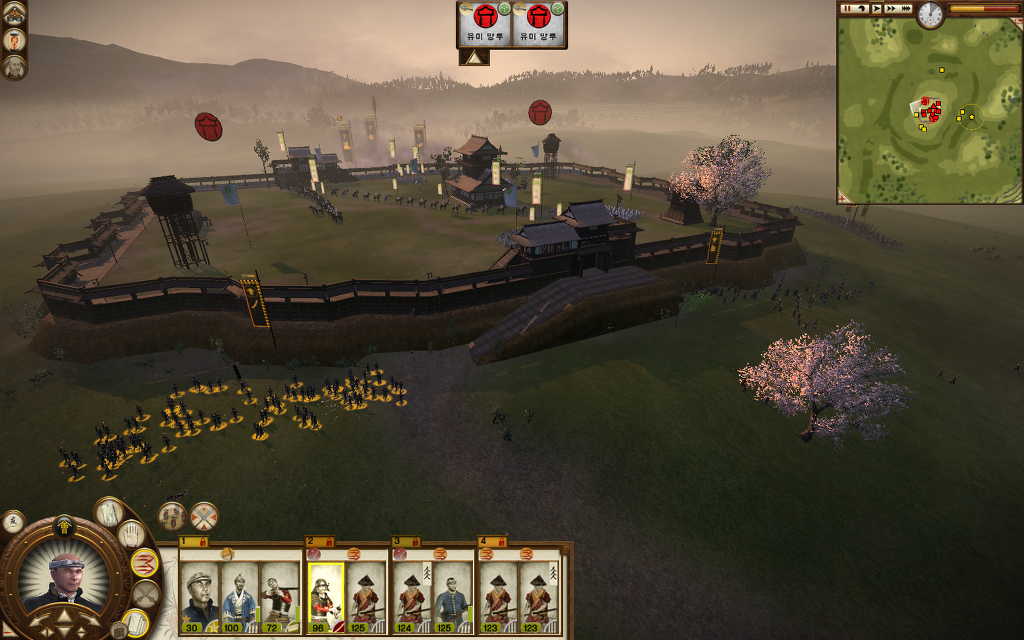Set battle speed to slow motion
The width and height of the screenshot is (1024, 640).
pos(862,8)
